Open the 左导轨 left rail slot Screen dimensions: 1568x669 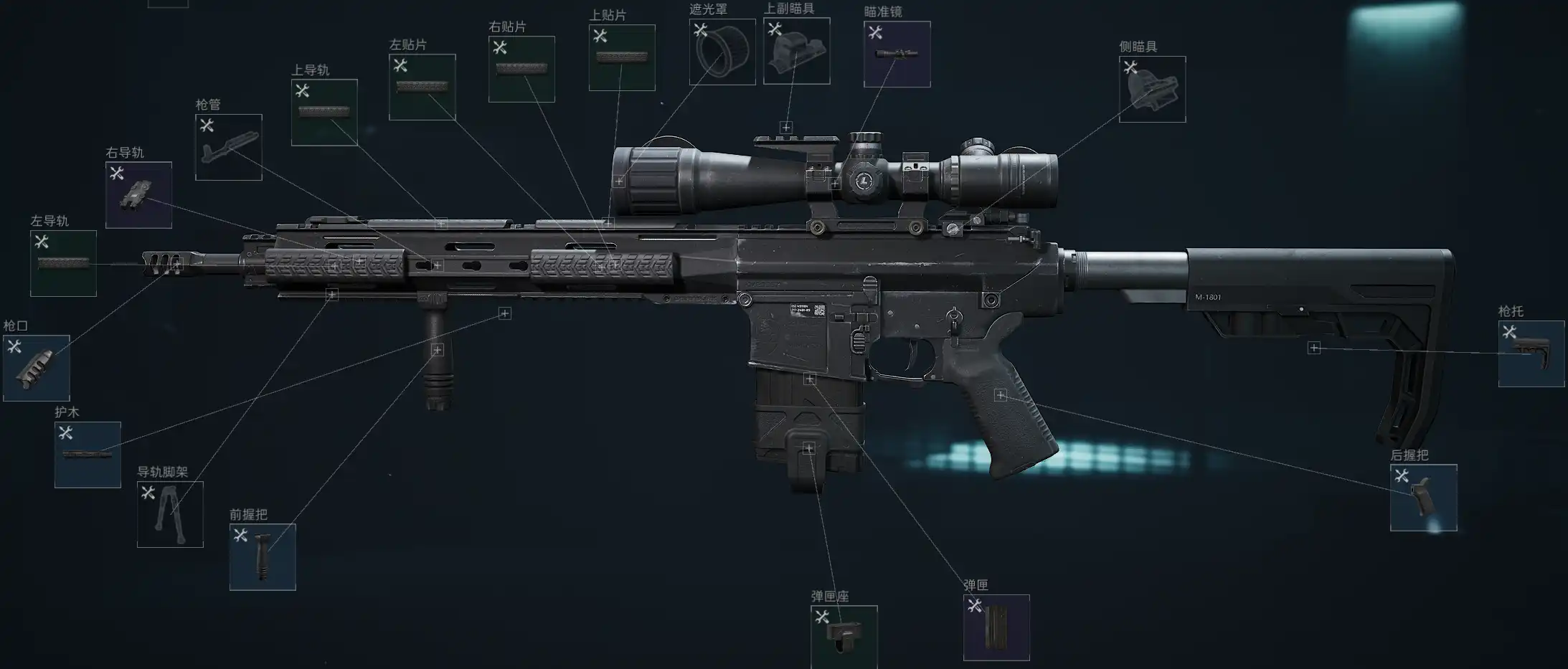click(63, 263)
